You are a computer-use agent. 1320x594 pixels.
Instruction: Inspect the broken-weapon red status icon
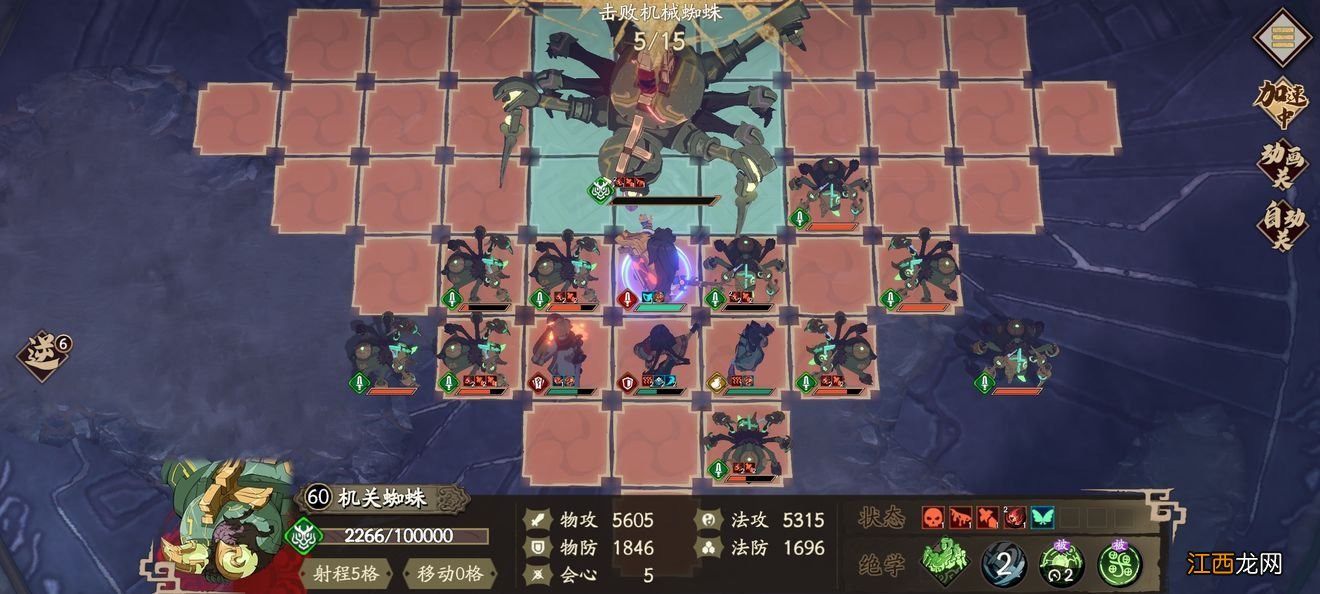point(988,518)
